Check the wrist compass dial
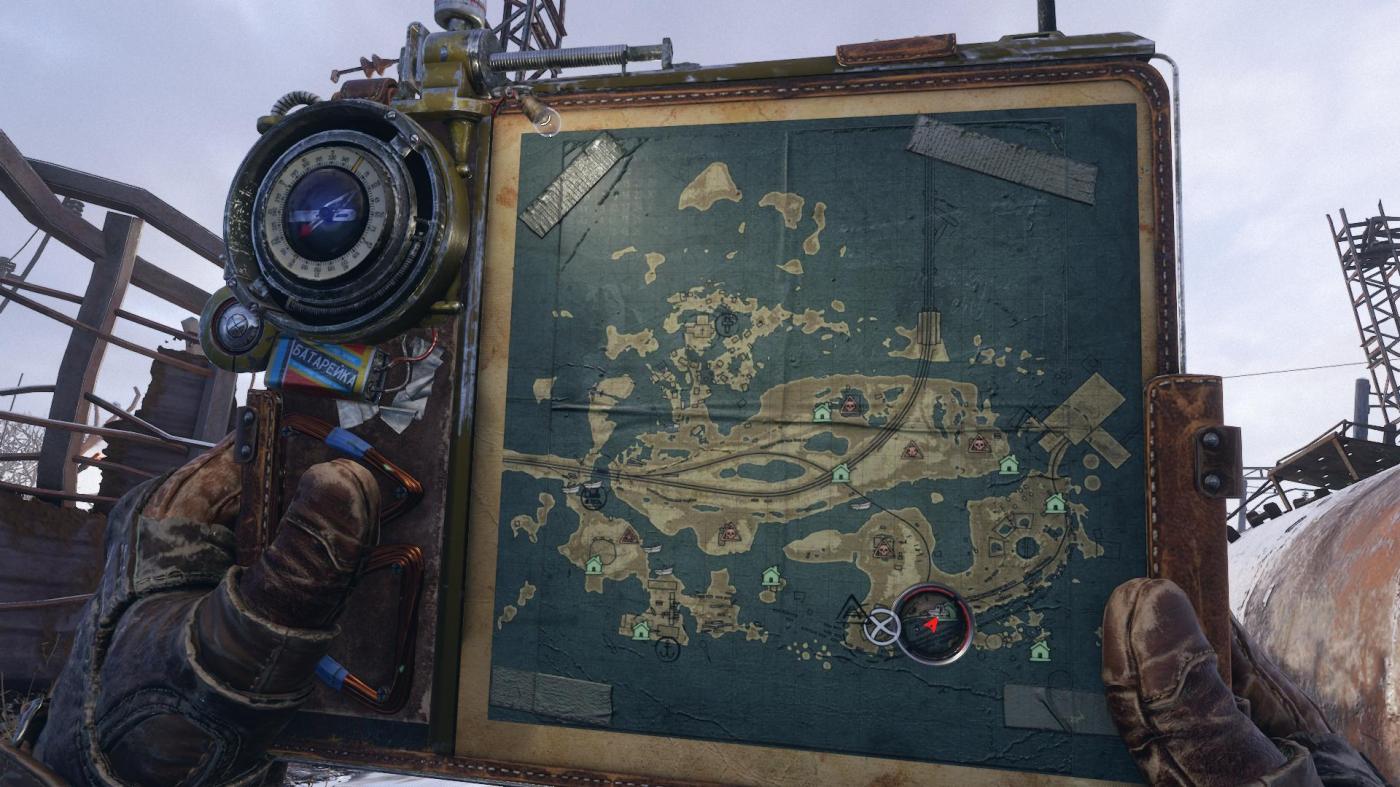Image resolution: width=1400 pixels, height=787 pixels. point(326,214)
